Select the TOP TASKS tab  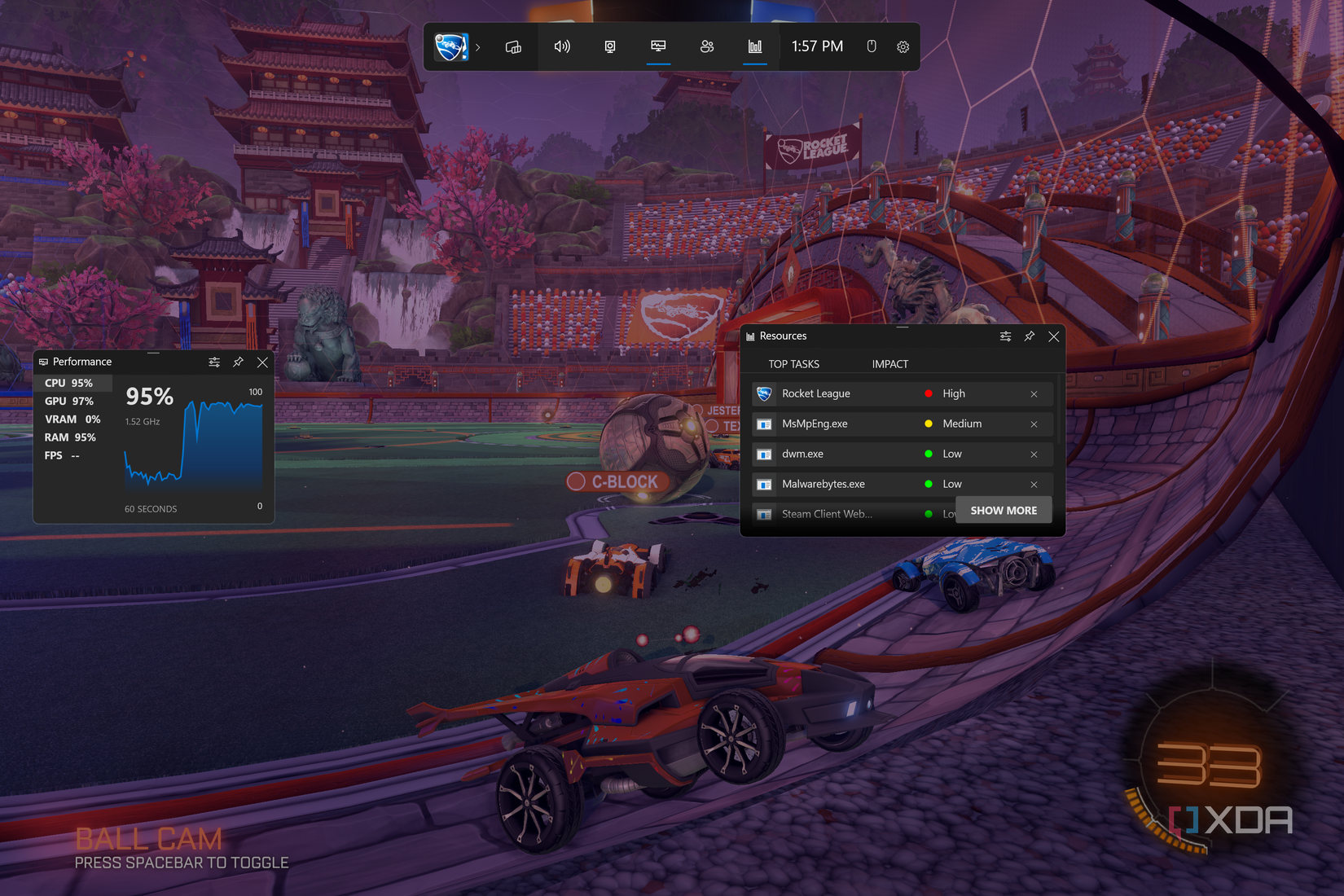click(794, 364)
